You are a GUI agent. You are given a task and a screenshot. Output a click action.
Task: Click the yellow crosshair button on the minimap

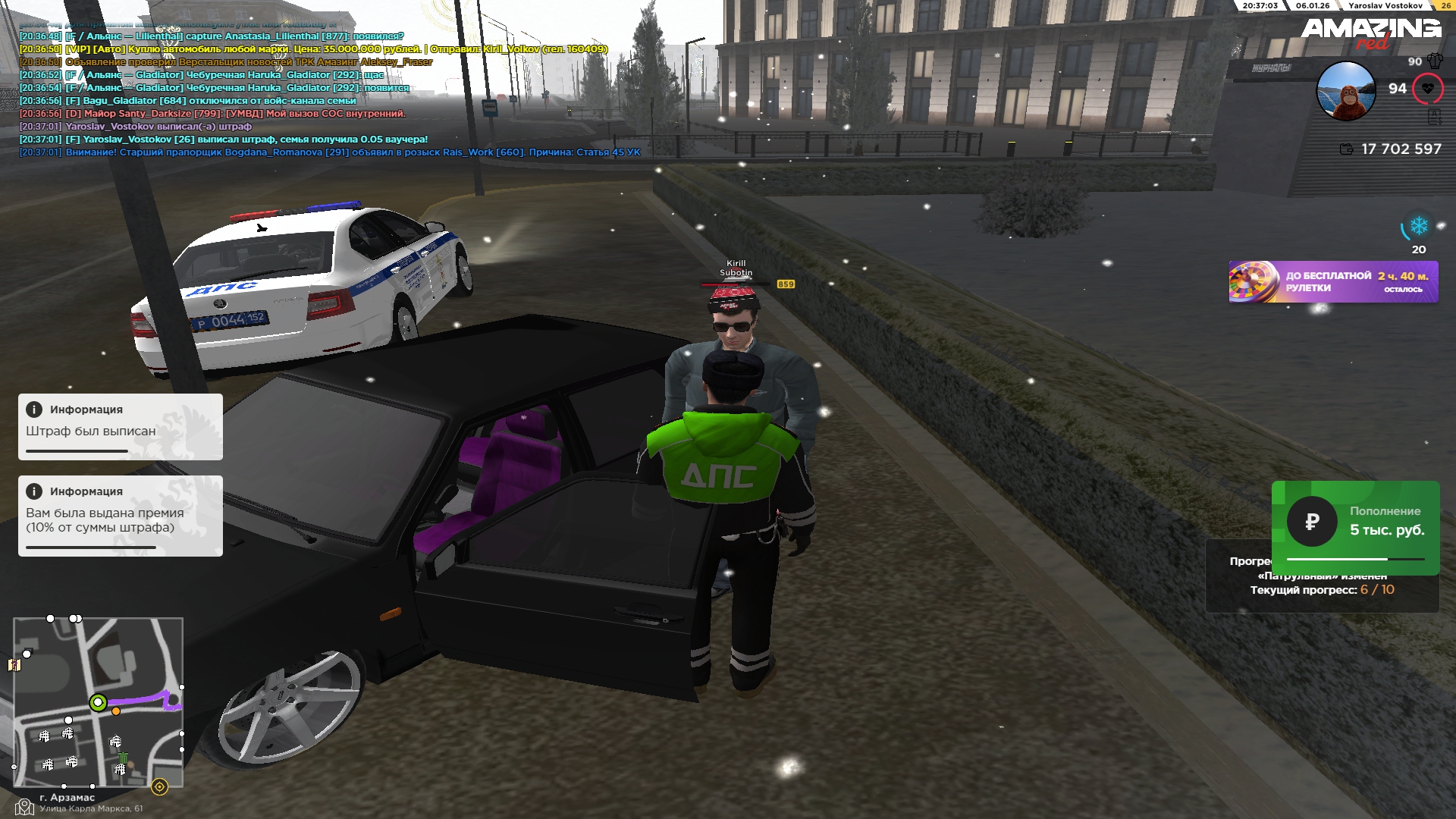point(159,786)
